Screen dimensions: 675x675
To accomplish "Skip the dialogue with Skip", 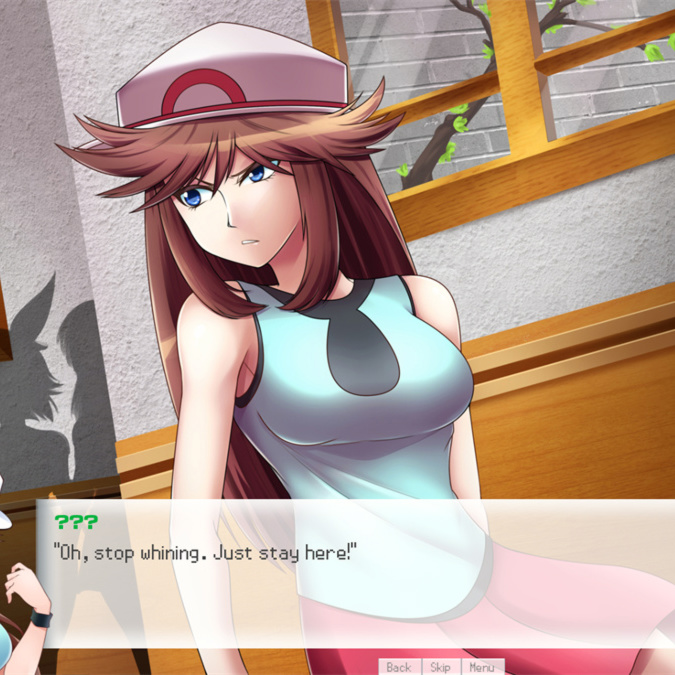I will tap(440, 667).
